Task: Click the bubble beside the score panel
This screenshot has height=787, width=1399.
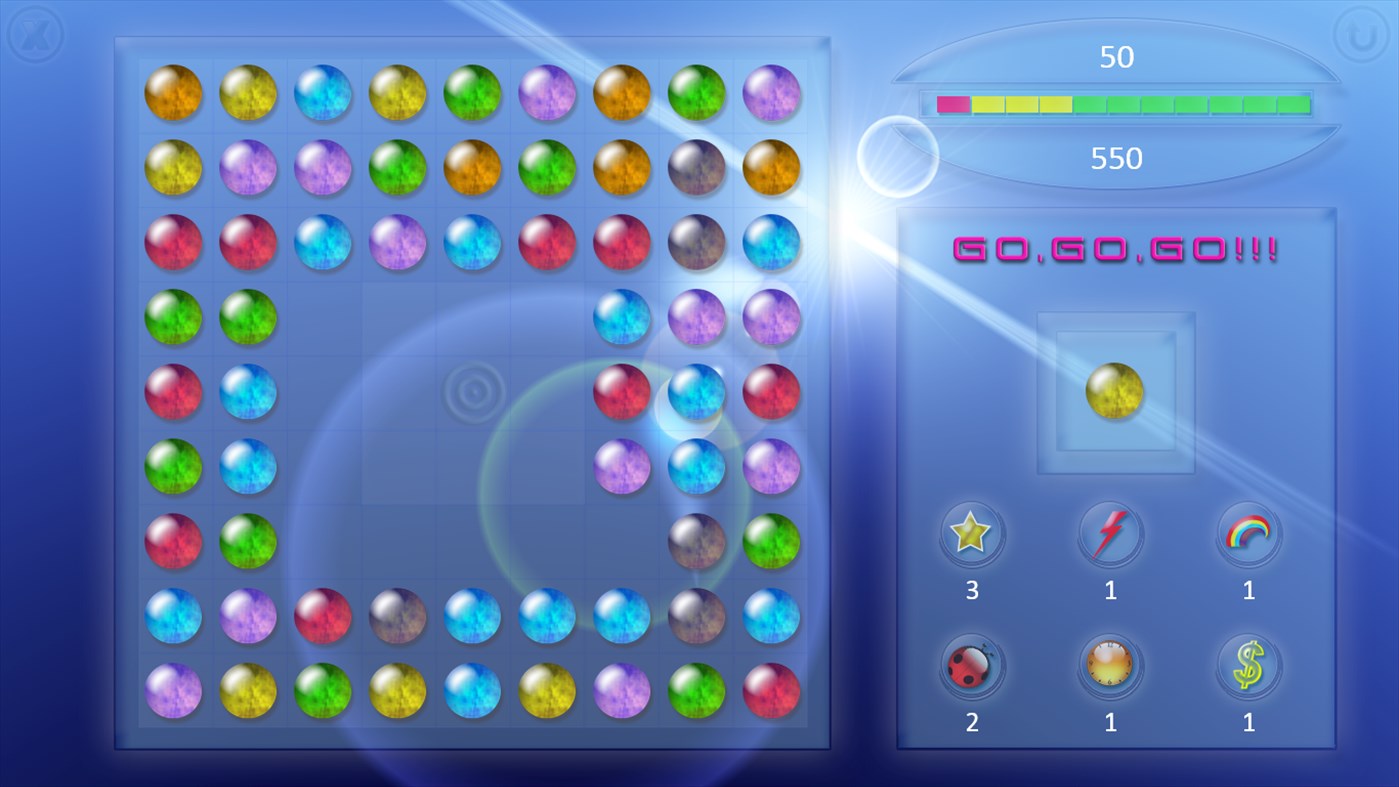Action: (x=897, y=158)
